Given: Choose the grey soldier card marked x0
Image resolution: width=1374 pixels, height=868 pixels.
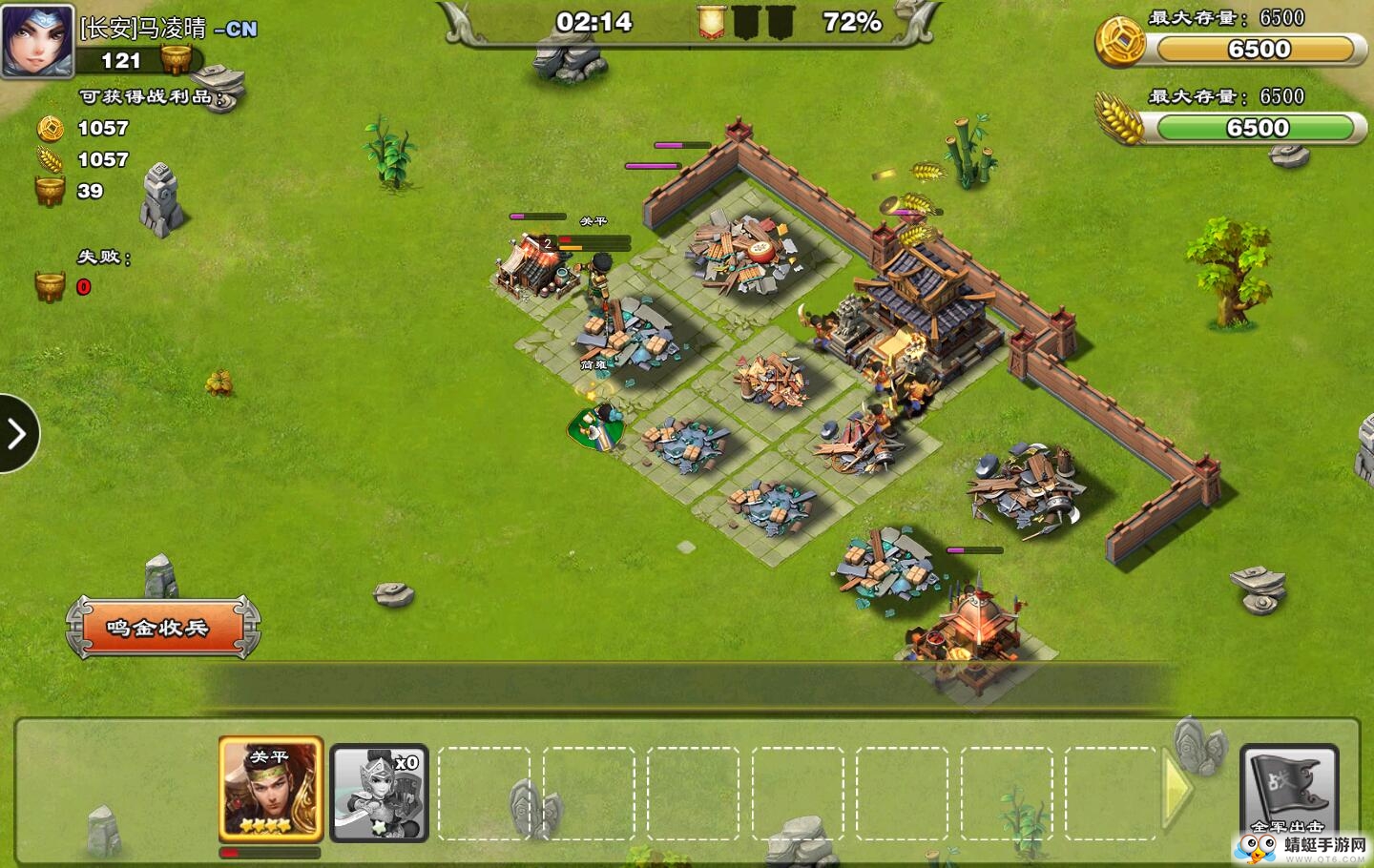Looking at the screenshot, I should click(x=379, y=793).
